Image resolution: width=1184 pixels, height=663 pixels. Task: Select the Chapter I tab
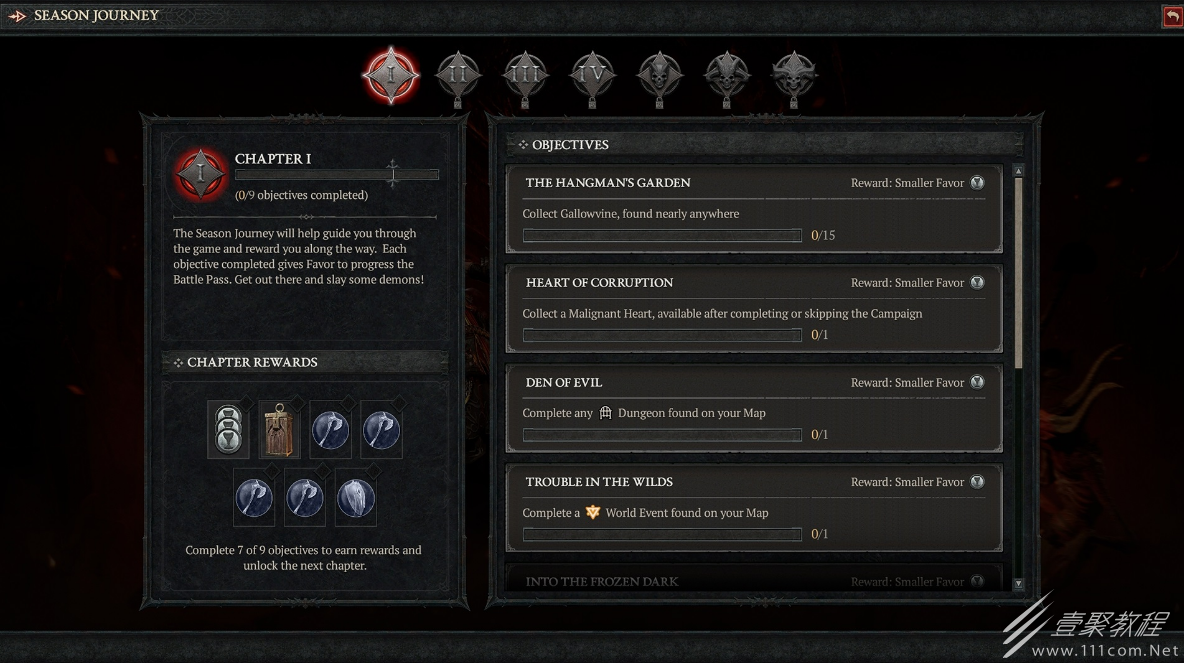pos(389,73)
